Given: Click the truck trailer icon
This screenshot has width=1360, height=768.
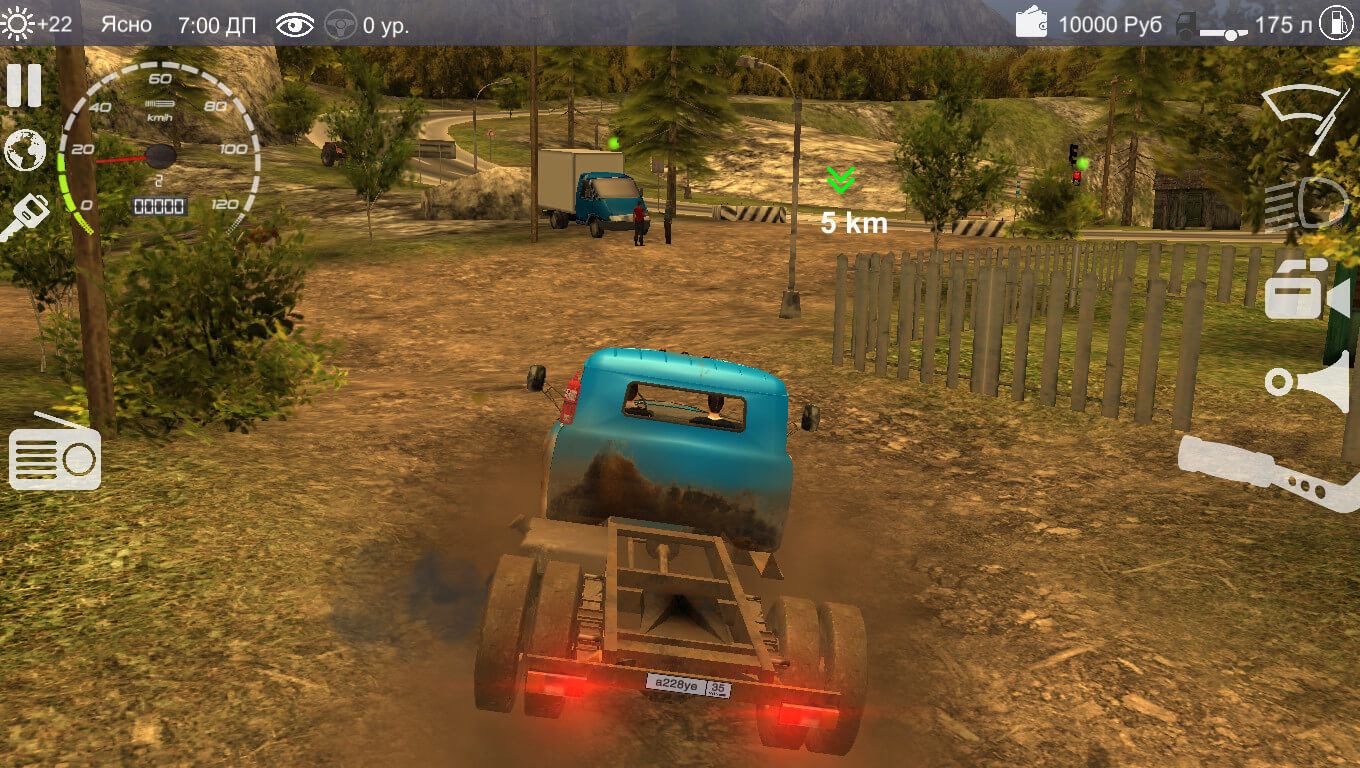Looking at the screenshot, I should point(1210,26).
